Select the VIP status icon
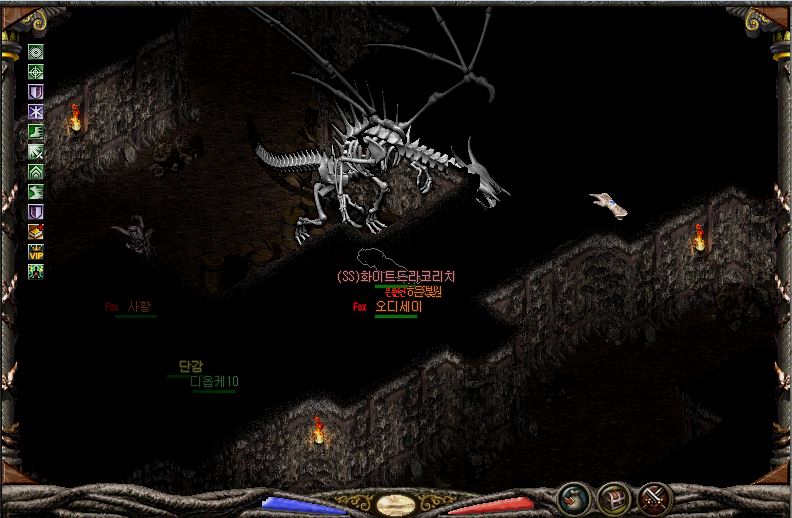 [x=36, y=251]
